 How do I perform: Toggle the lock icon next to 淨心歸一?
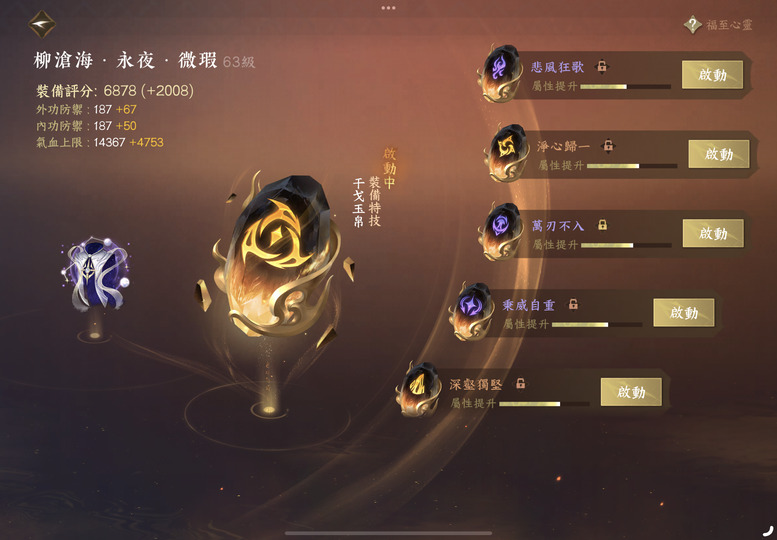pyautogui.click(x=607, y=146)
